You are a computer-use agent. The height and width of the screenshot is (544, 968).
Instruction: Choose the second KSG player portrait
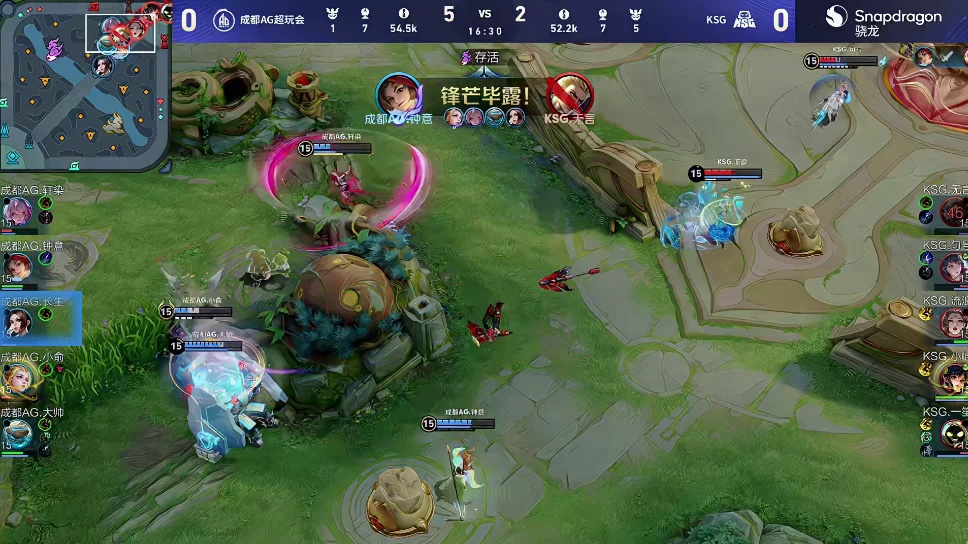pyautogui.click(x=951, y=266)
